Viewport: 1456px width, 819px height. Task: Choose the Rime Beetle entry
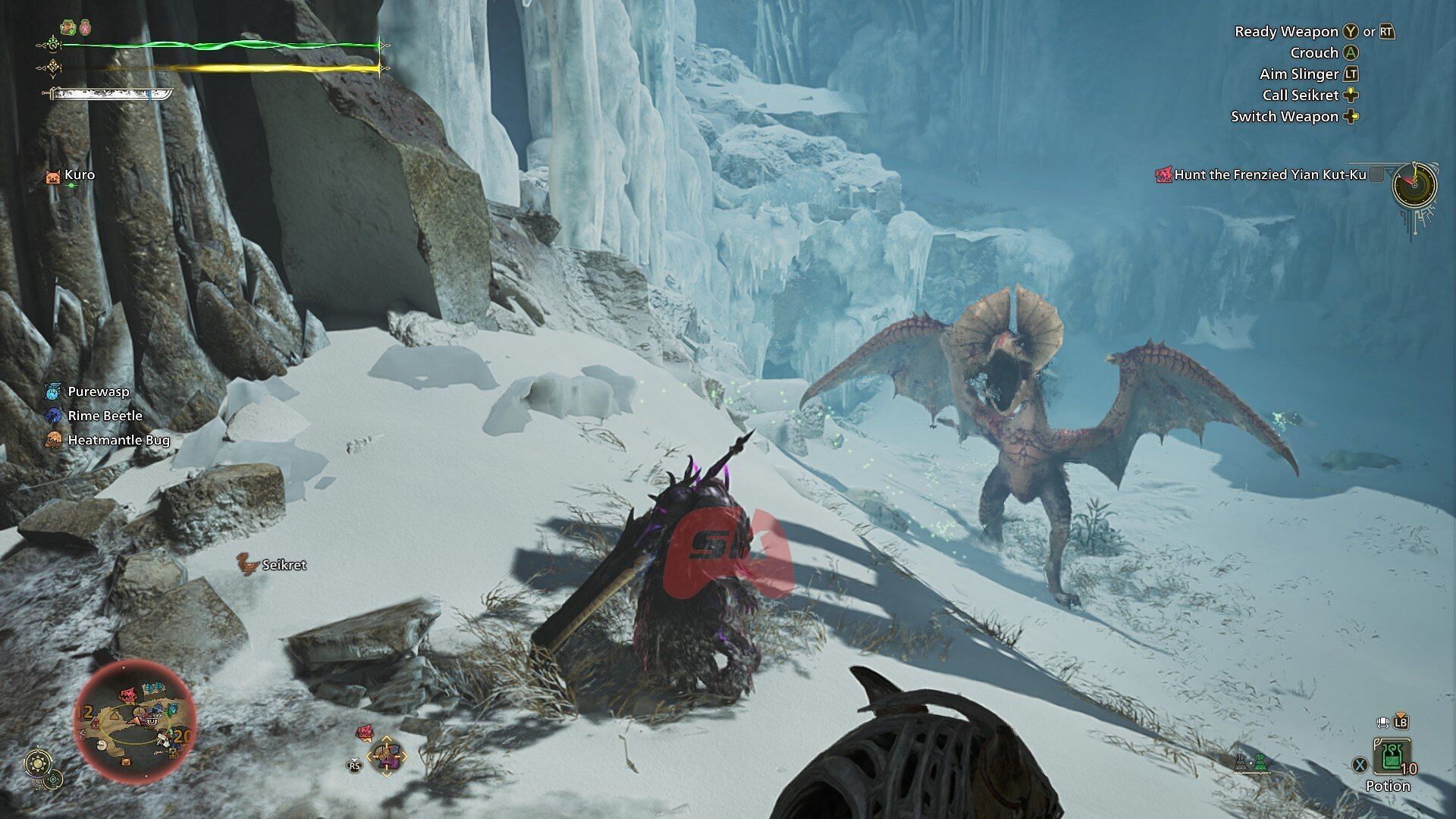105,416
